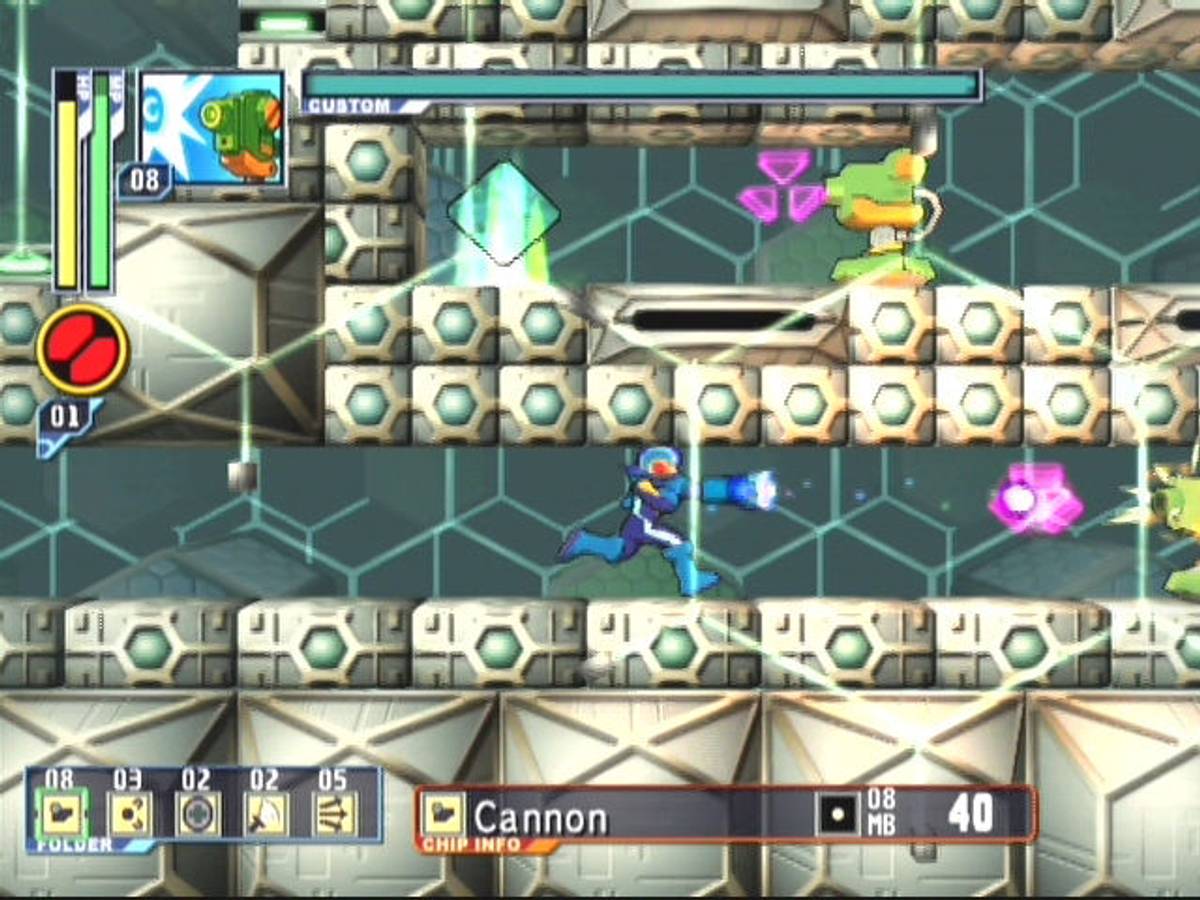Click the red MegaMan emblem icon
Viewport: 1200px width, 900px height.
click(83, 350)
